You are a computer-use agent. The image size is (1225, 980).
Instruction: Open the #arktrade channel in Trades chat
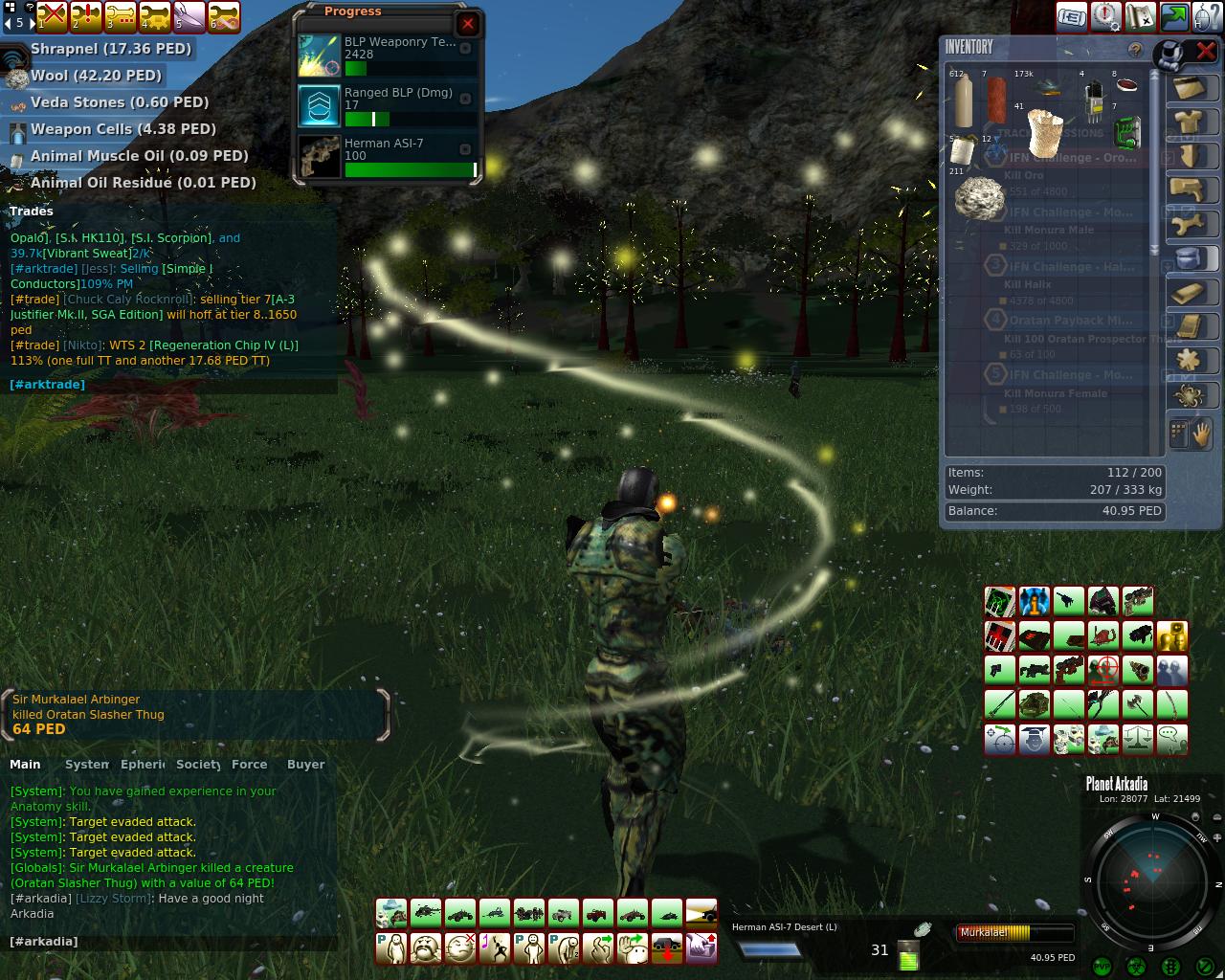[x=47, y=385]
